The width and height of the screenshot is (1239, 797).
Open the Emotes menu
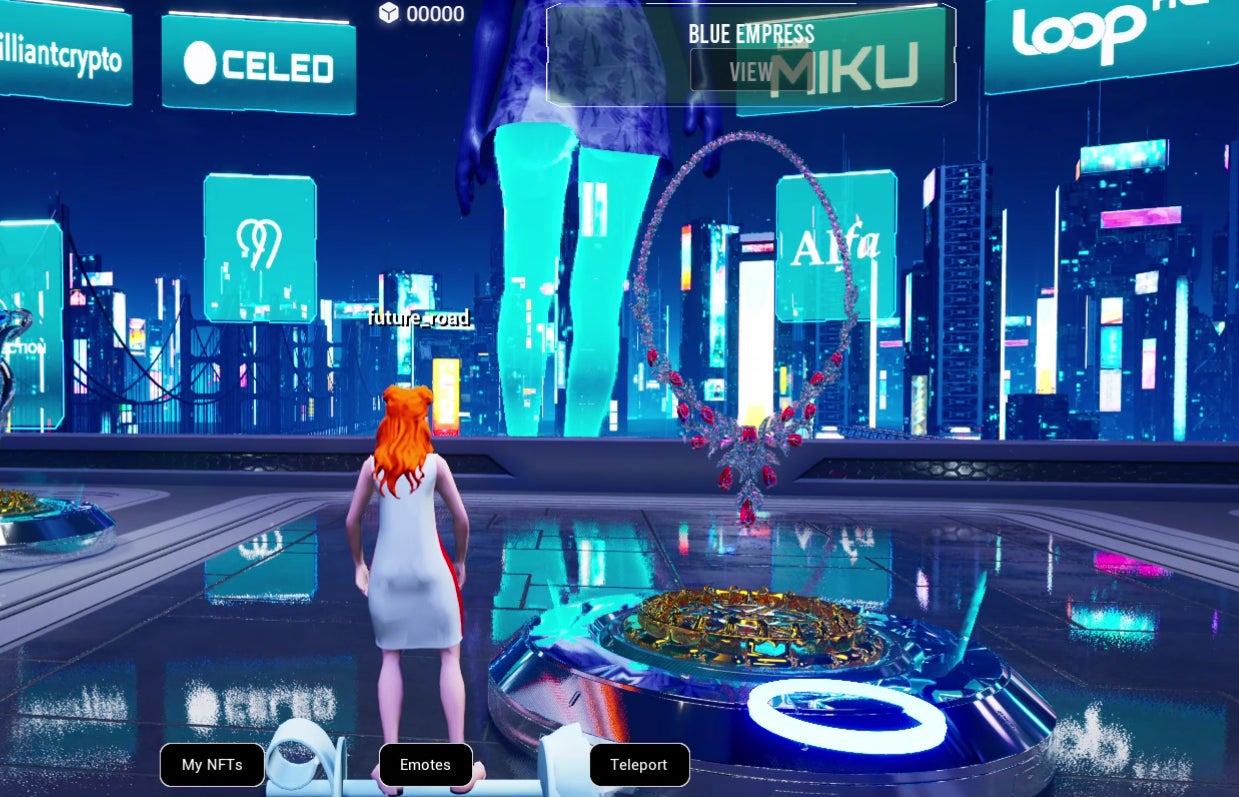pyautogui.click(x=425, y=765)
